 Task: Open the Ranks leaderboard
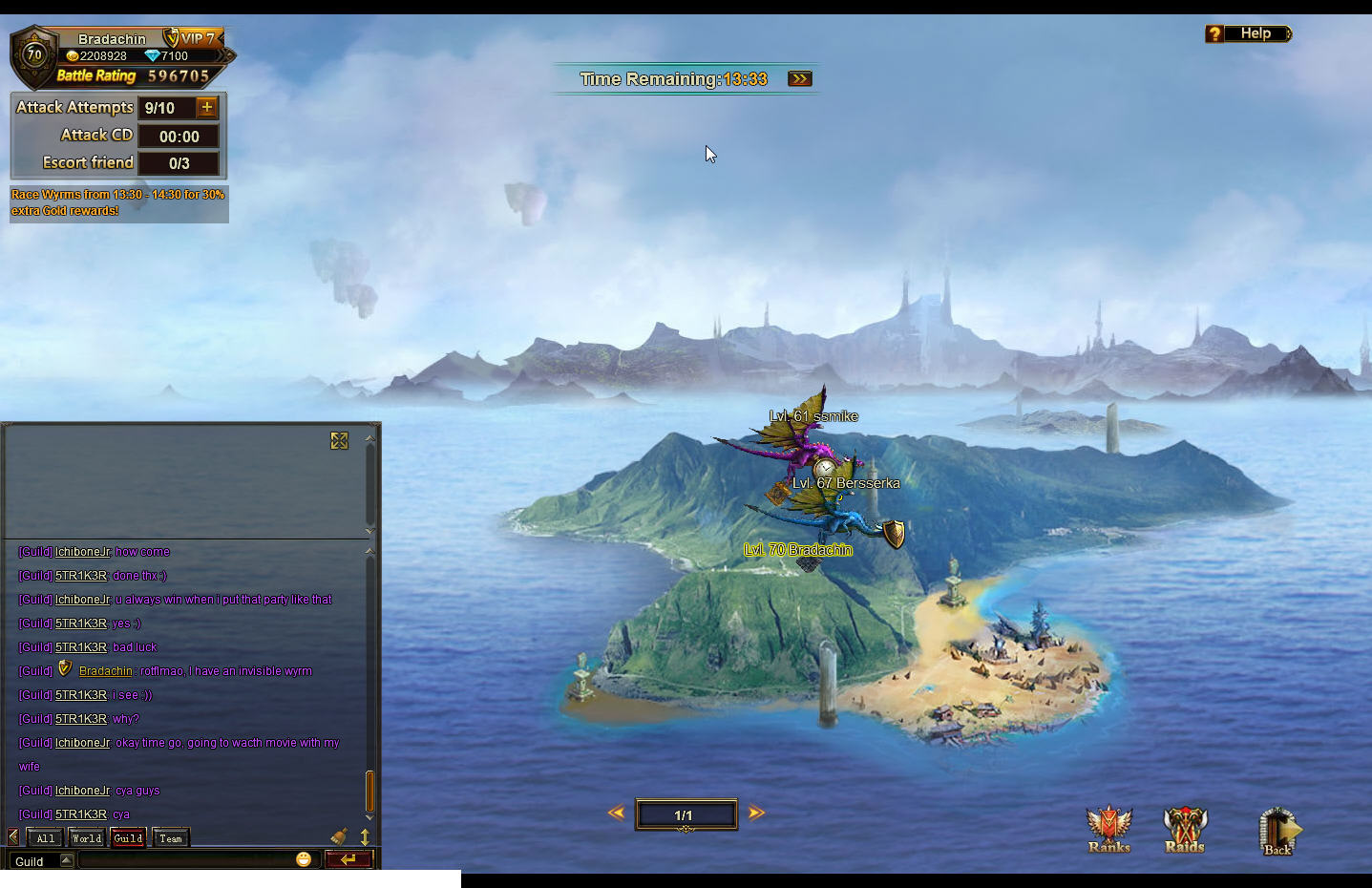pyautogui.click(x=1108, y=829)
